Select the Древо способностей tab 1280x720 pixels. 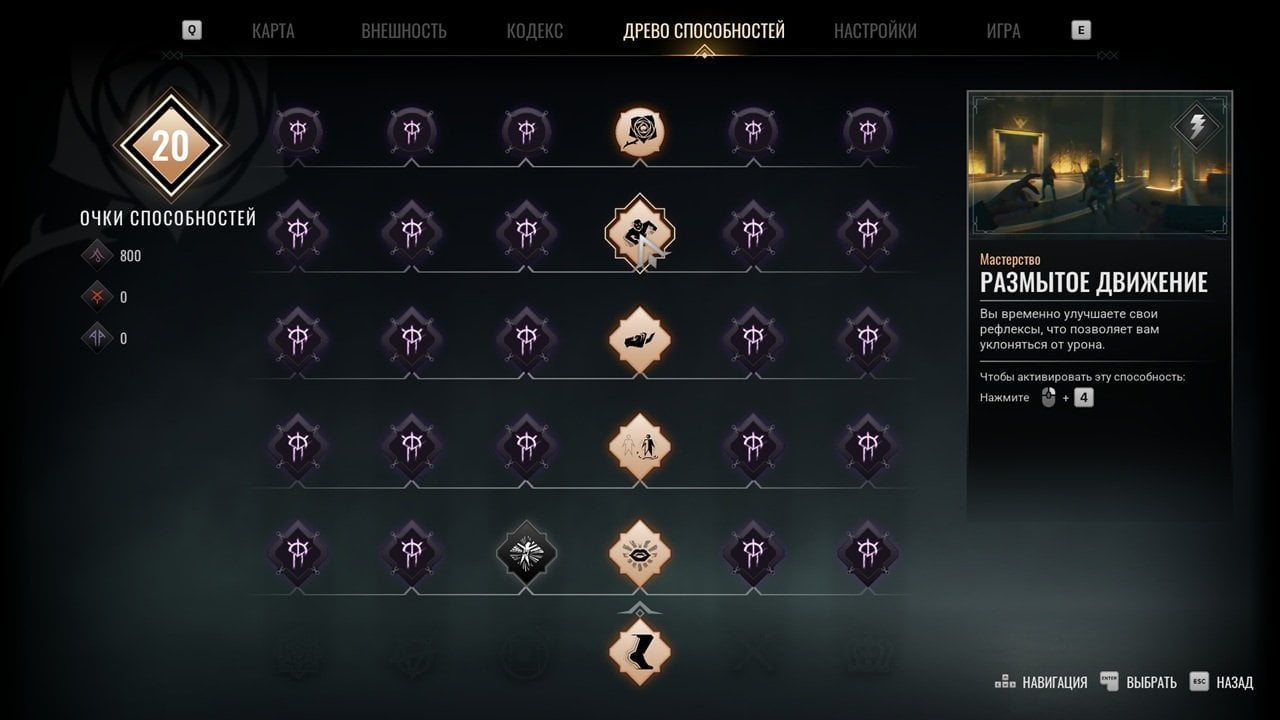(703, 31)
